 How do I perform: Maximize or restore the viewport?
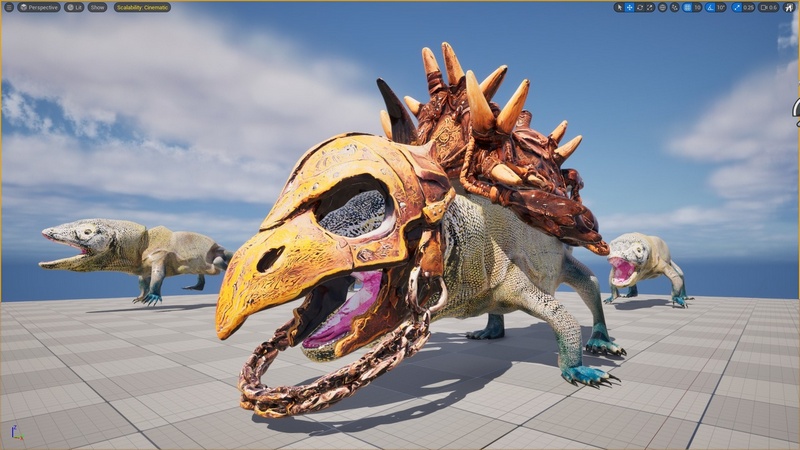(789, 7)
